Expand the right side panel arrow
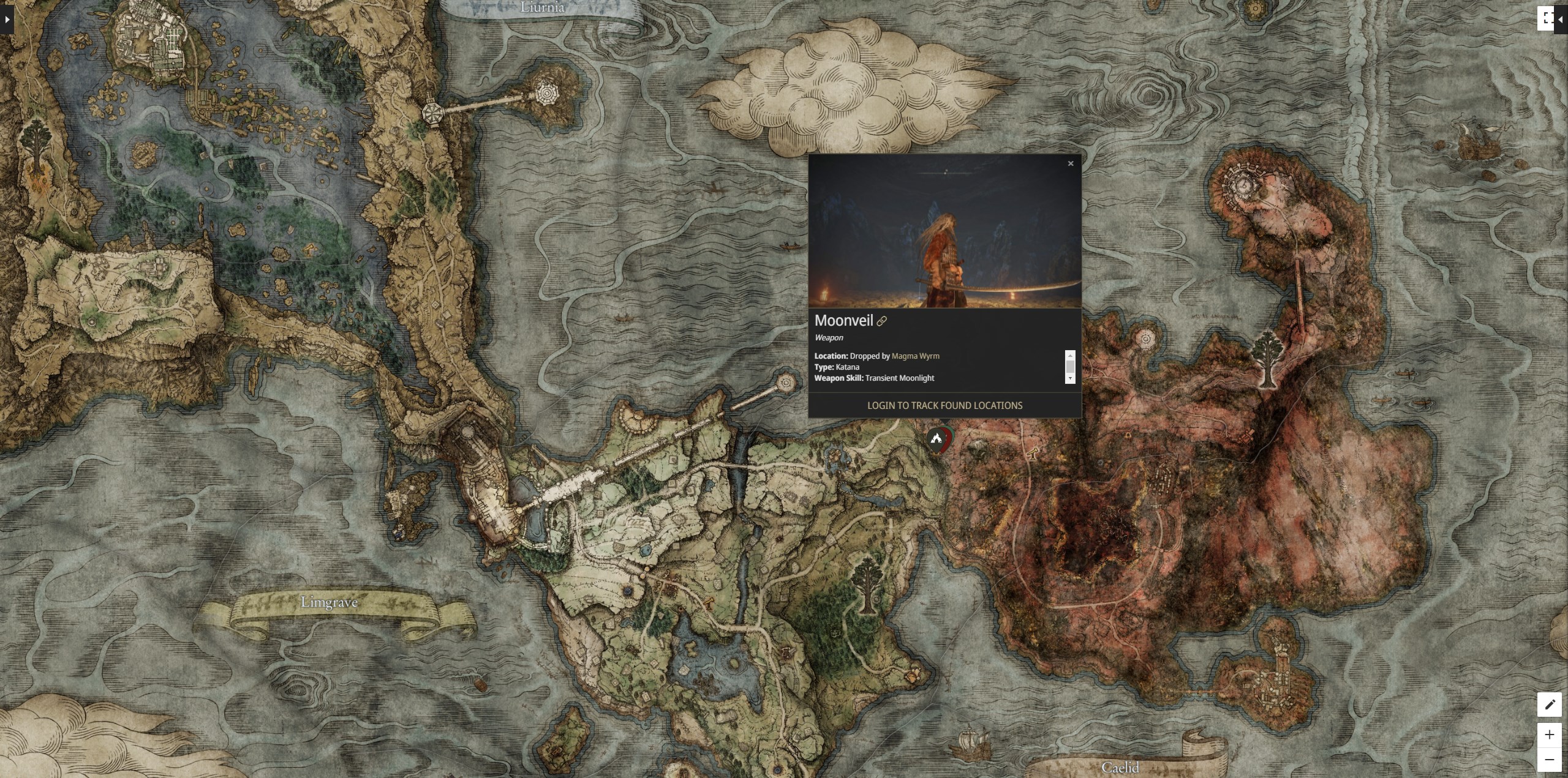Image resolution: width=1568 pixels, height=778 pixels. coord(1561,20)
